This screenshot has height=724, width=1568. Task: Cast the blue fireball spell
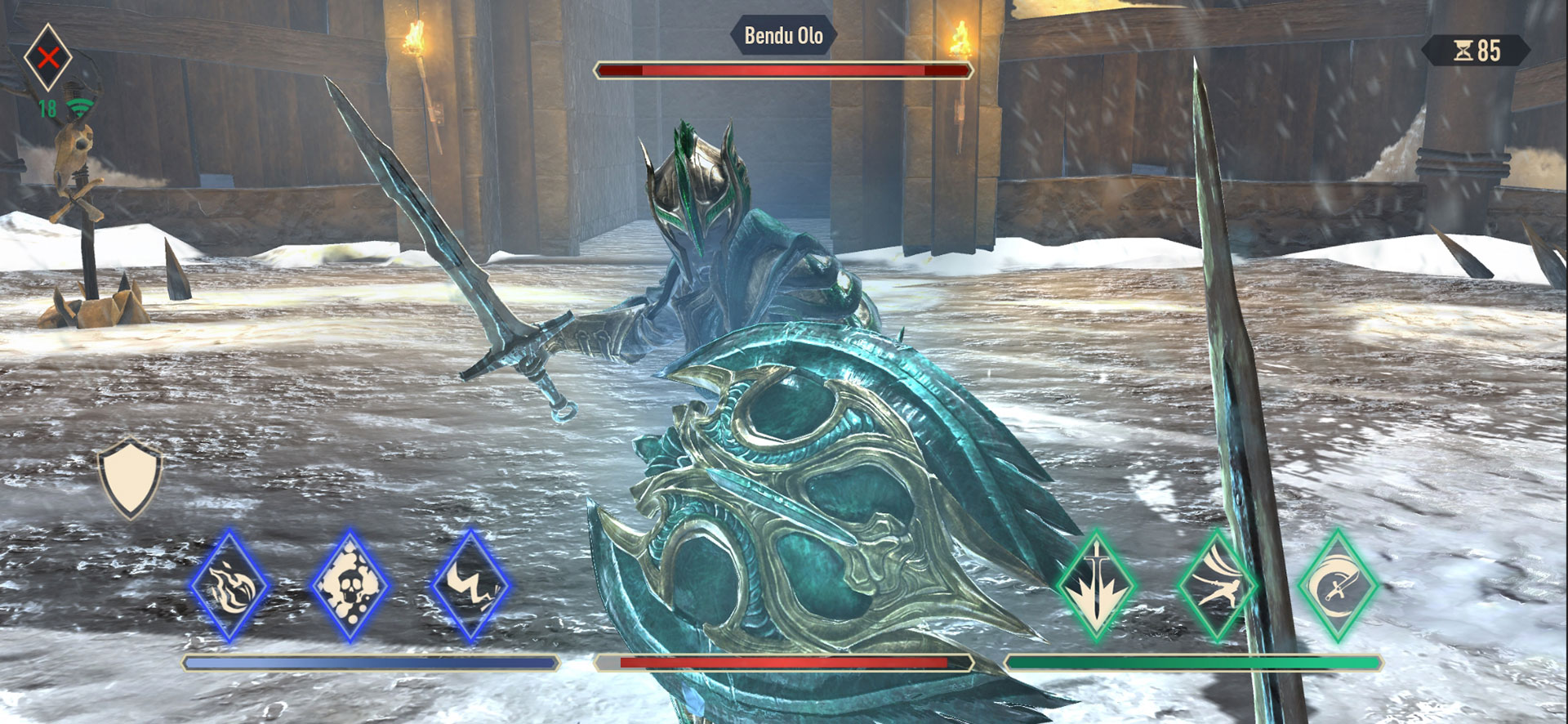[229, 585]
